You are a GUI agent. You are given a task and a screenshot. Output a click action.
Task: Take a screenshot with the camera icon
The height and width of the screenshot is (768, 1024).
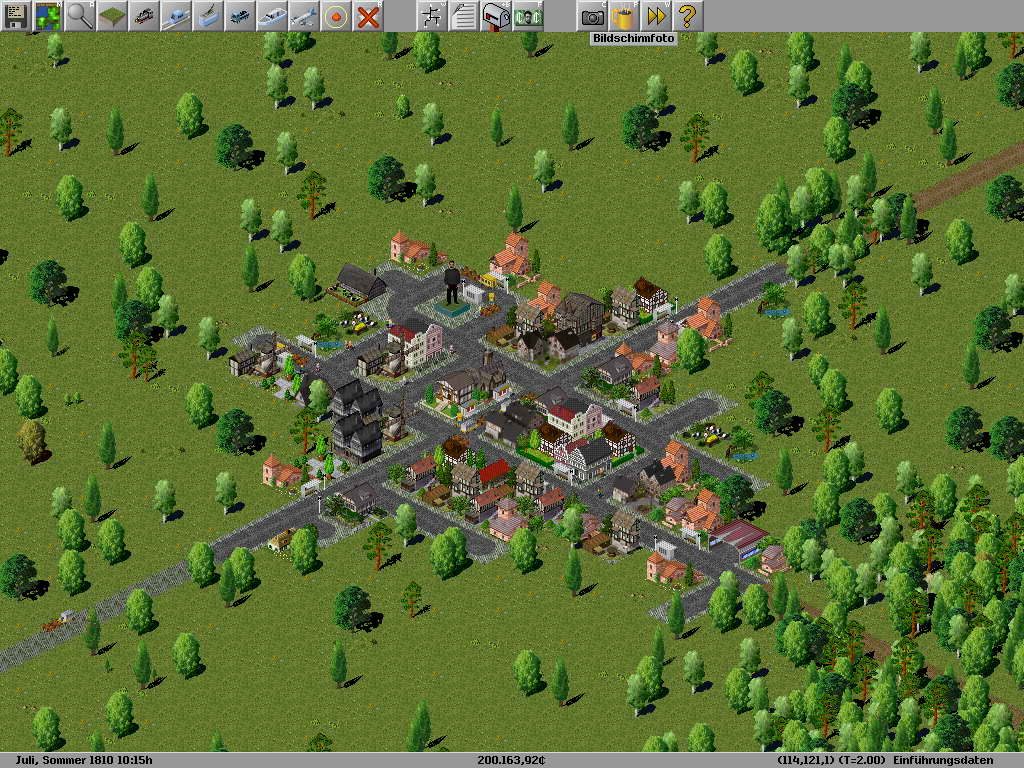592,16
